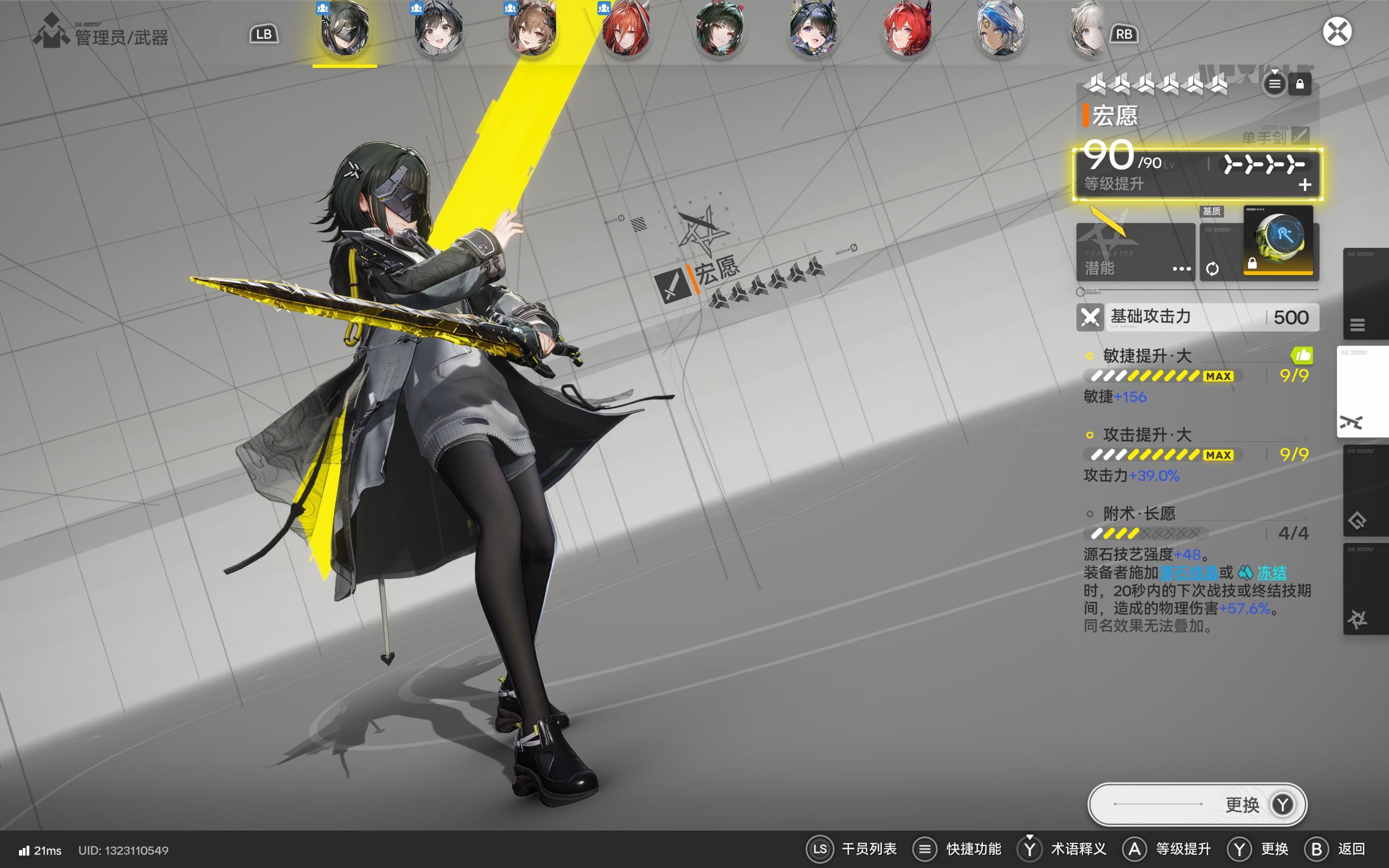Choose the blue-haired dark-skinned operator portrait
This screenshot has width=1389, height=868.
(x=1001, y=30)
